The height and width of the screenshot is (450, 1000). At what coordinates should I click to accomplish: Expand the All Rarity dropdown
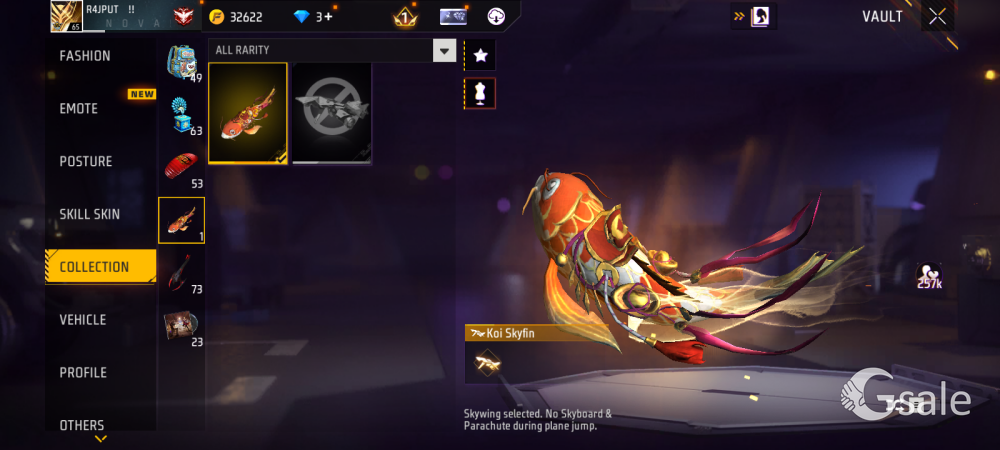(444, 51)
